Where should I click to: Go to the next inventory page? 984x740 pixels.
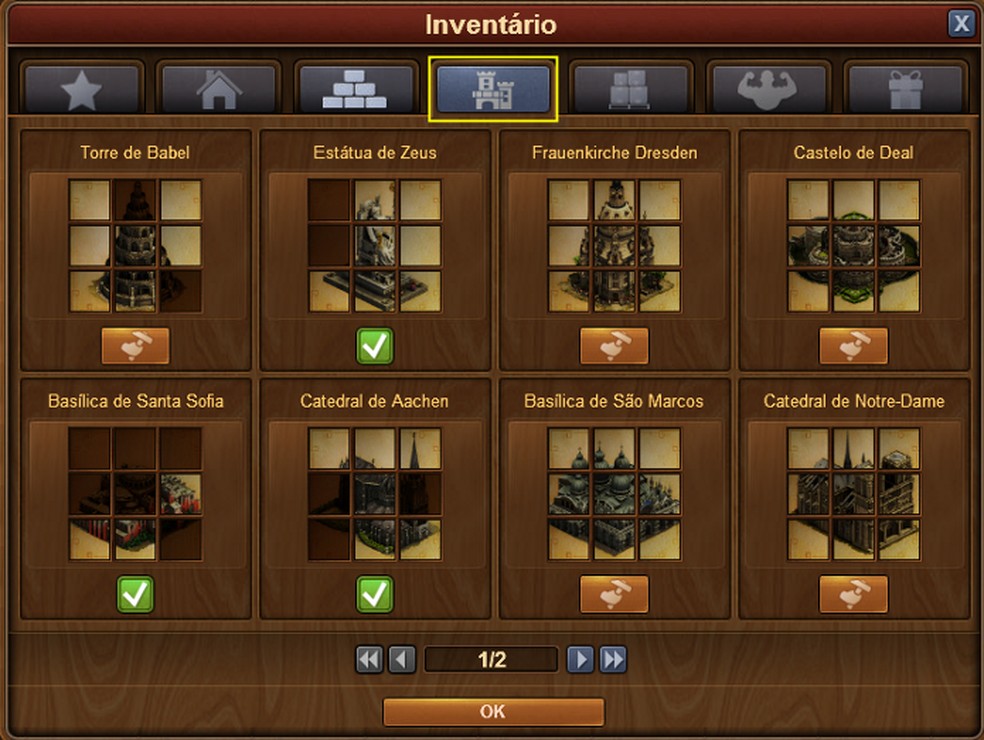[x=580, y=659]
